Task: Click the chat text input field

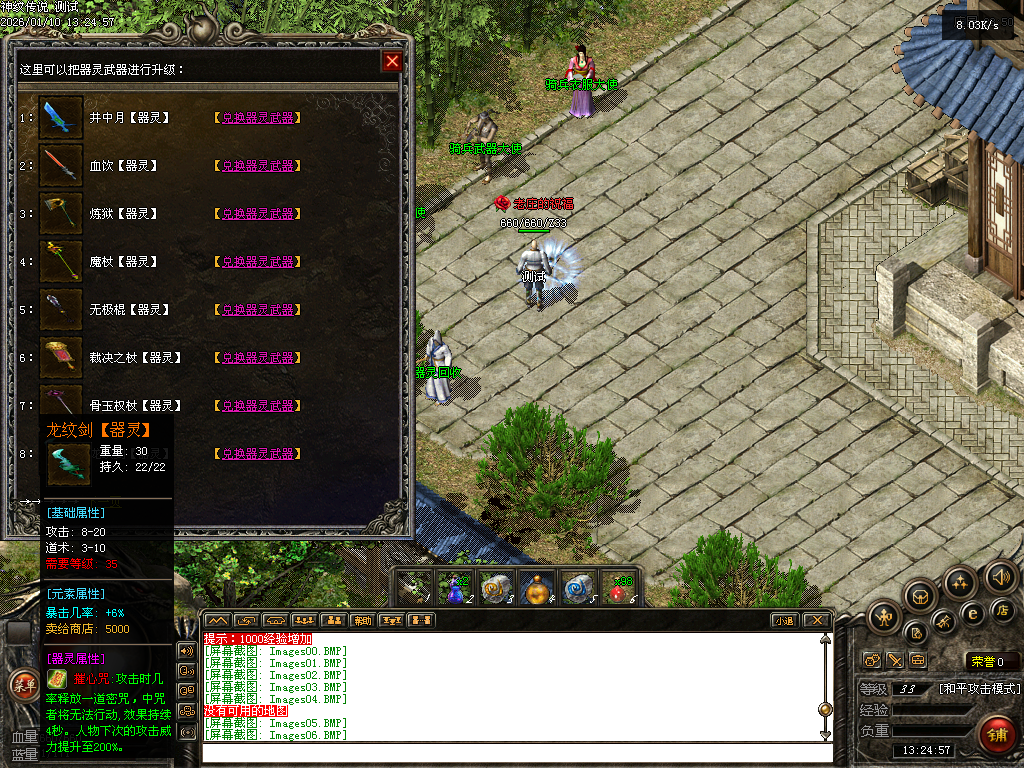Action: [510, 751]
